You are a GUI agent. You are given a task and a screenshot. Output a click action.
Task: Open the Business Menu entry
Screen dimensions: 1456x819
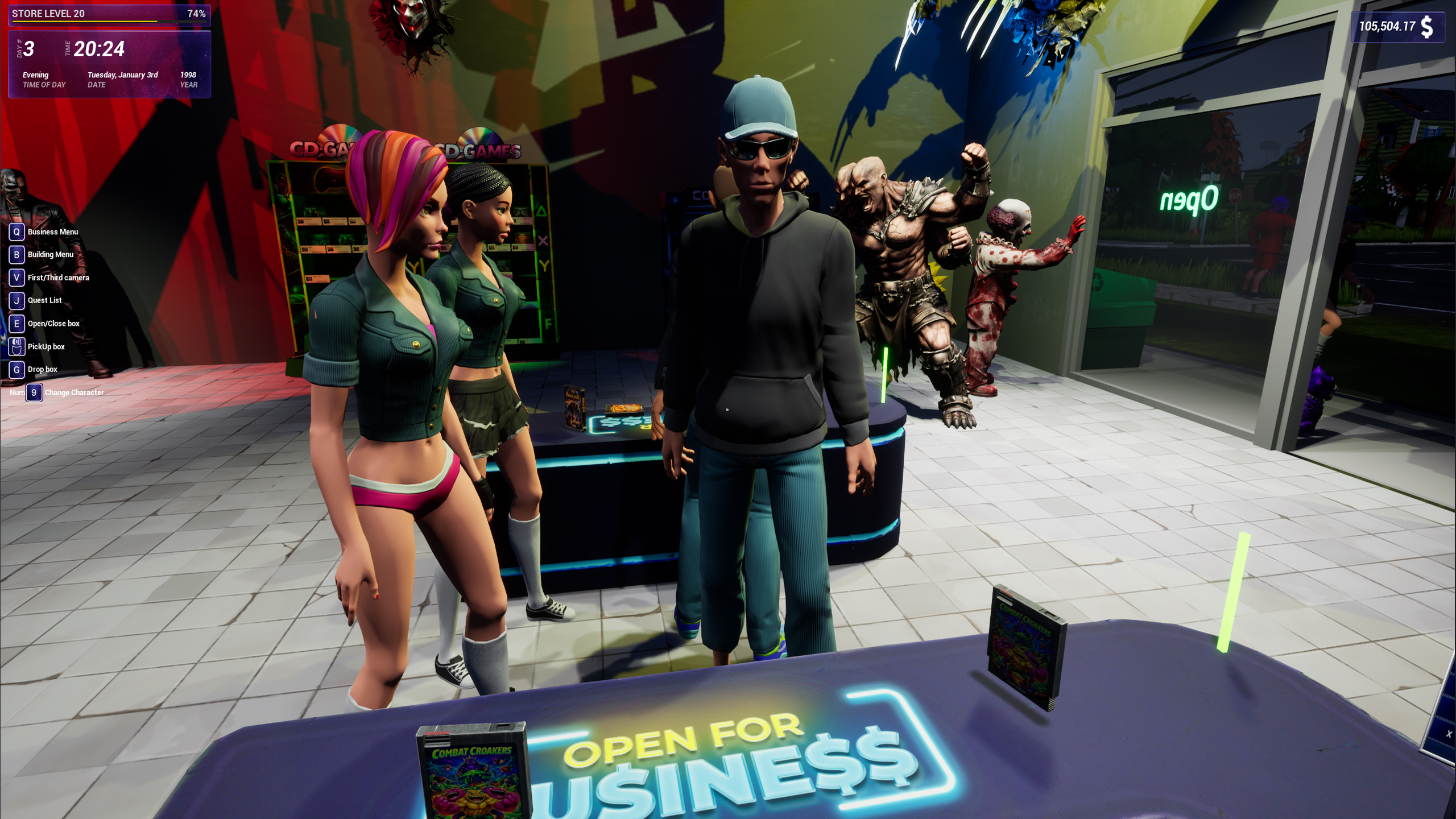pos(54,231)
